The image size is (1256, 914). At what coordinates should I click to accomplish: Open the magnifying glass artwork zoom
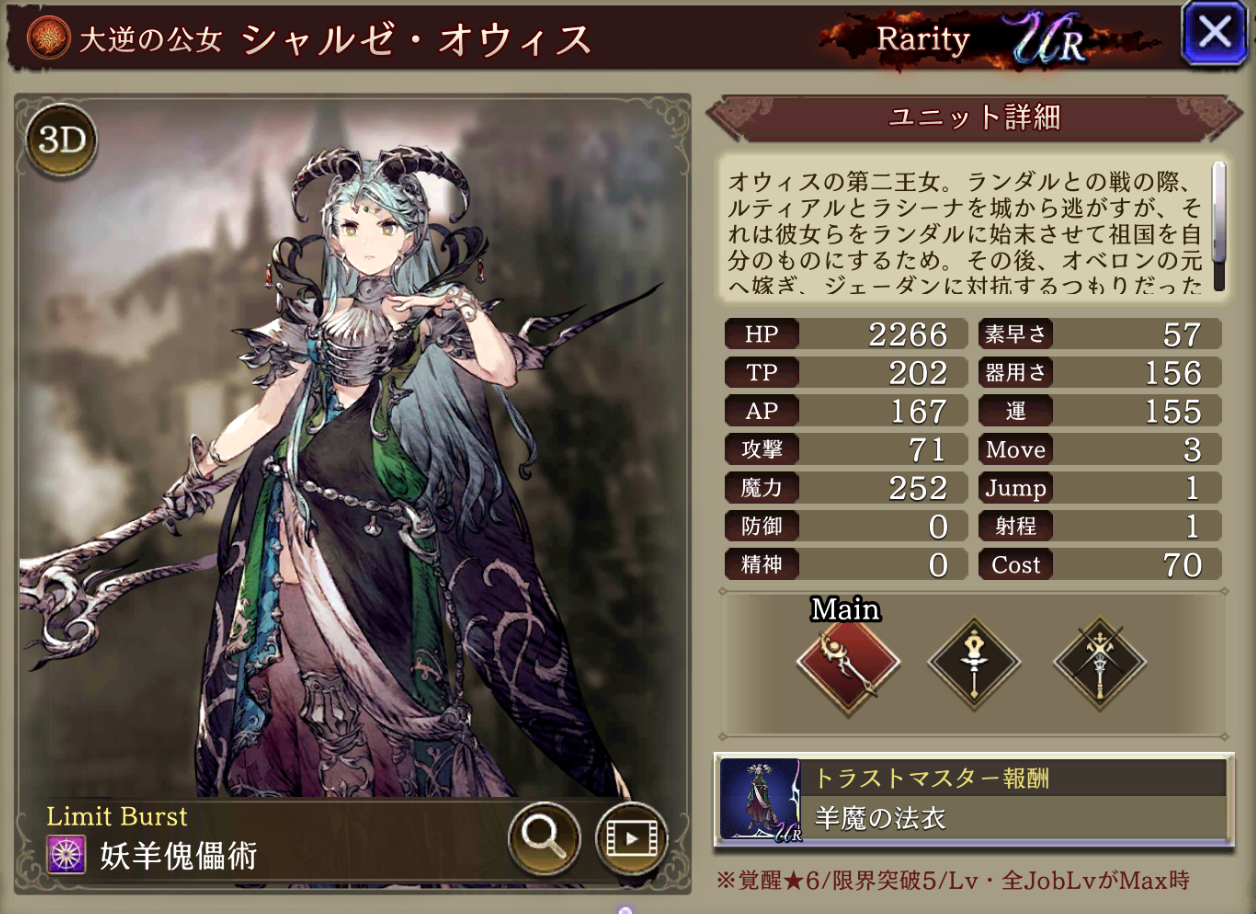544,836
